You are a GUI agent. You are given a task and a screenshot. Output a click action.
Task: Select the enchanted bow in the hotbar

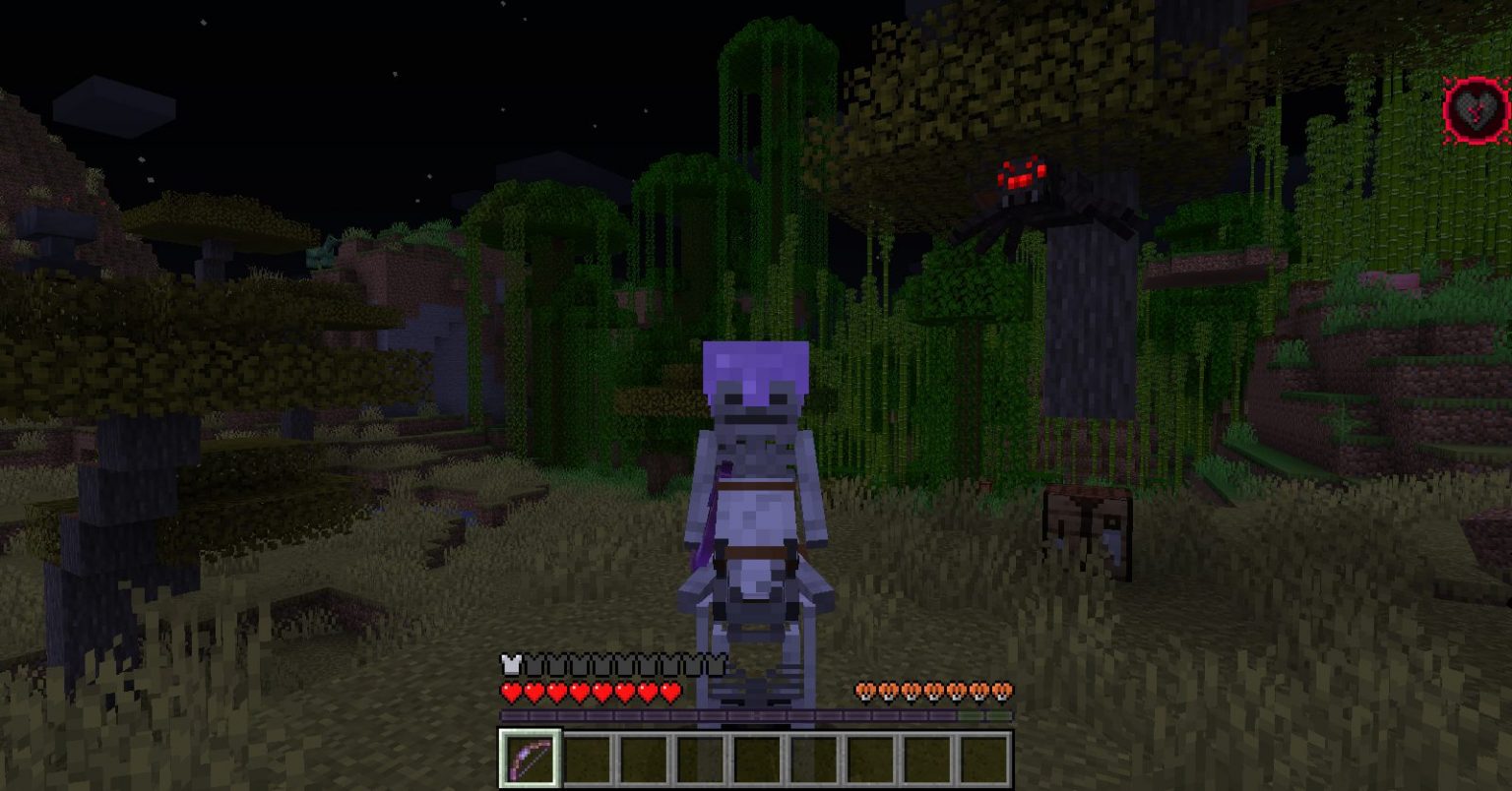(x=529, y=758)
